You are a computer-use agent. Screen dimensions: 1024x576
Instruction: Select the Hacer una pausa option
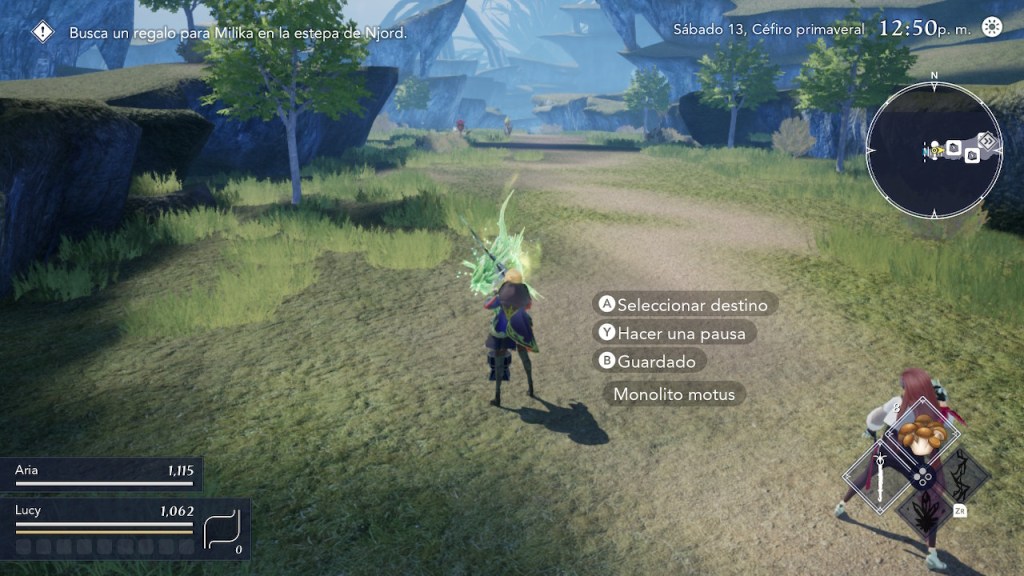point(675,333)
